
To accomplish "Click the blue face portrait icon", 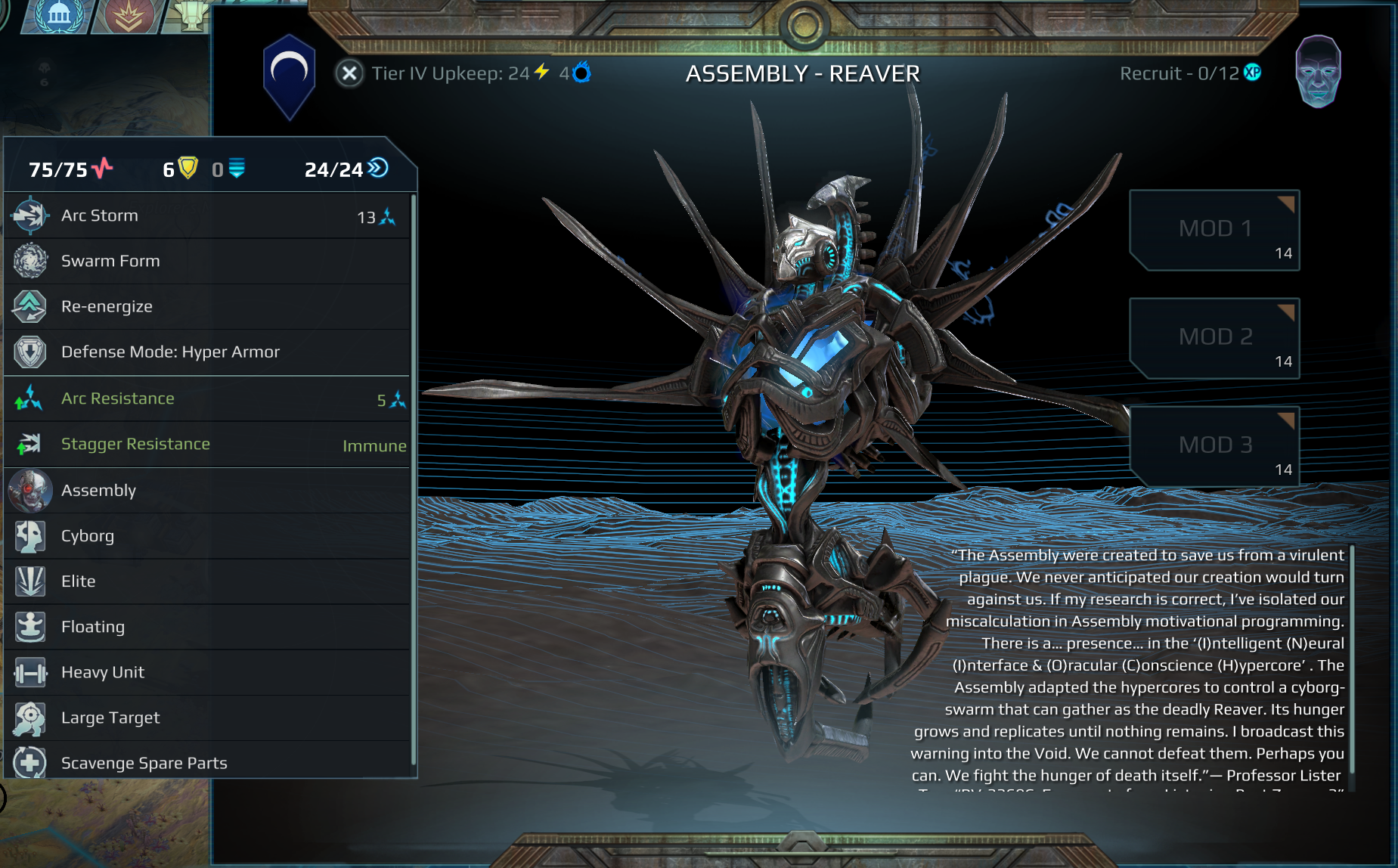I will coord(1318,72).
